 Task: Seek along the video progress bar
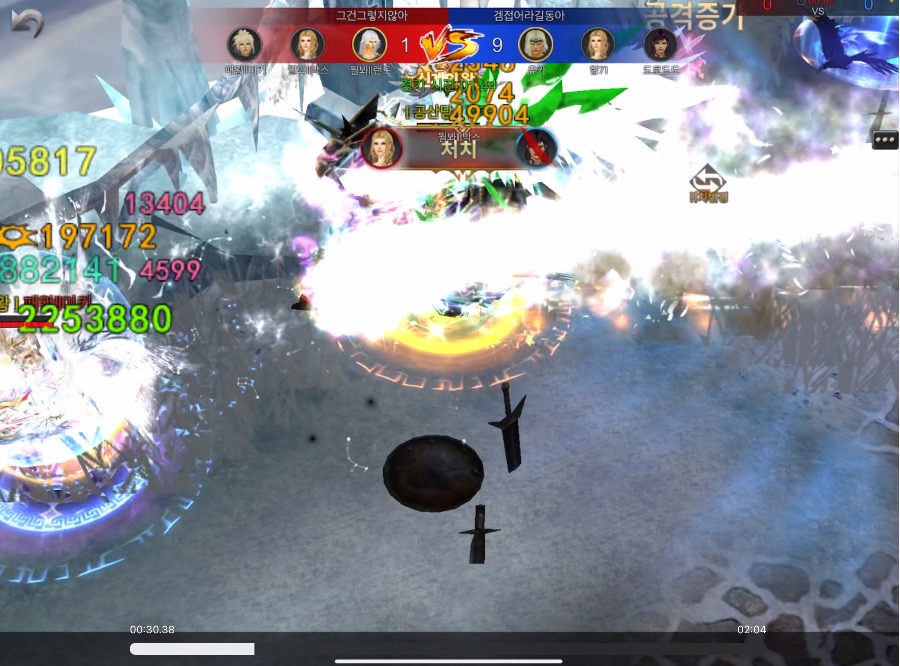[x=450, y=649]
